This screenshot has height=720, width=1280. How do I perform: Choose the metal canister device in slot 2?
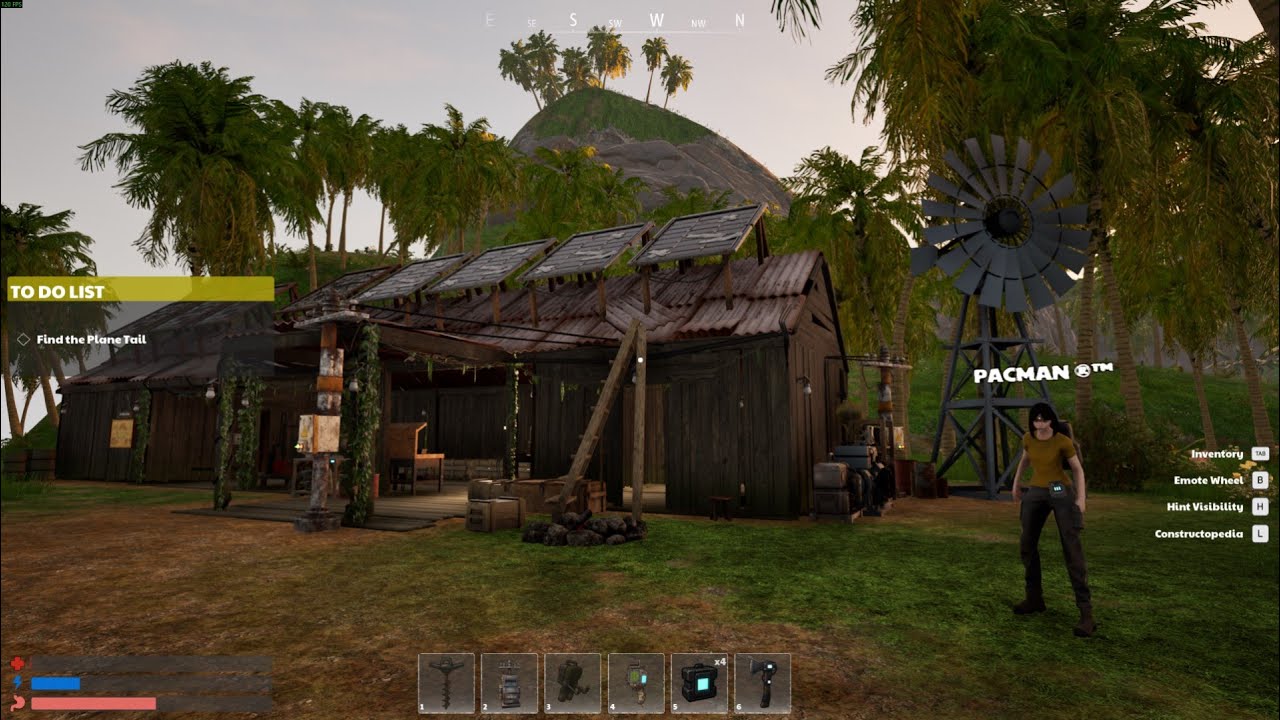pos(509,683)
